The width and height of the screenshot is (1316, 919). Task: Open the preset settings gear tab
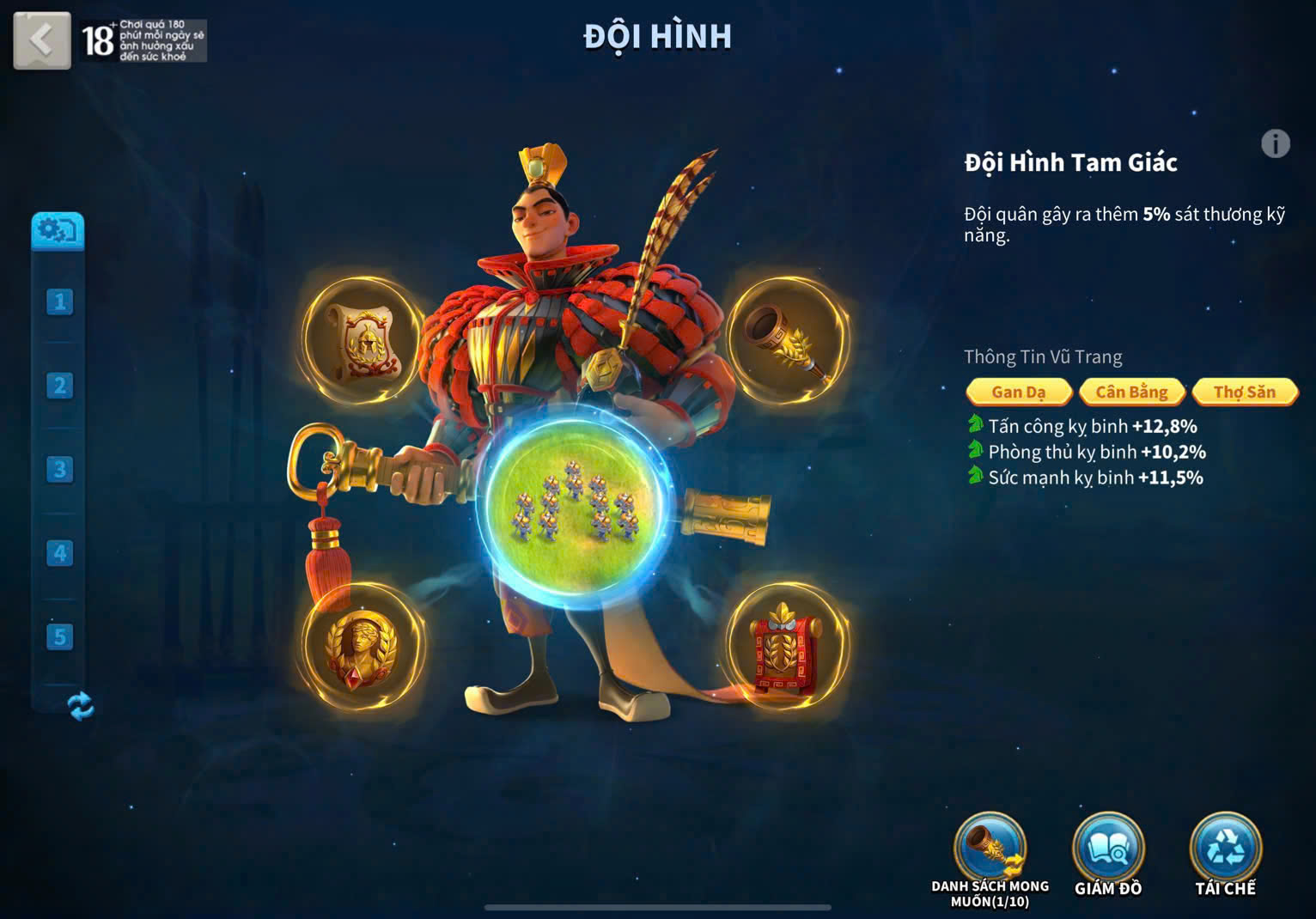[58, 231]
